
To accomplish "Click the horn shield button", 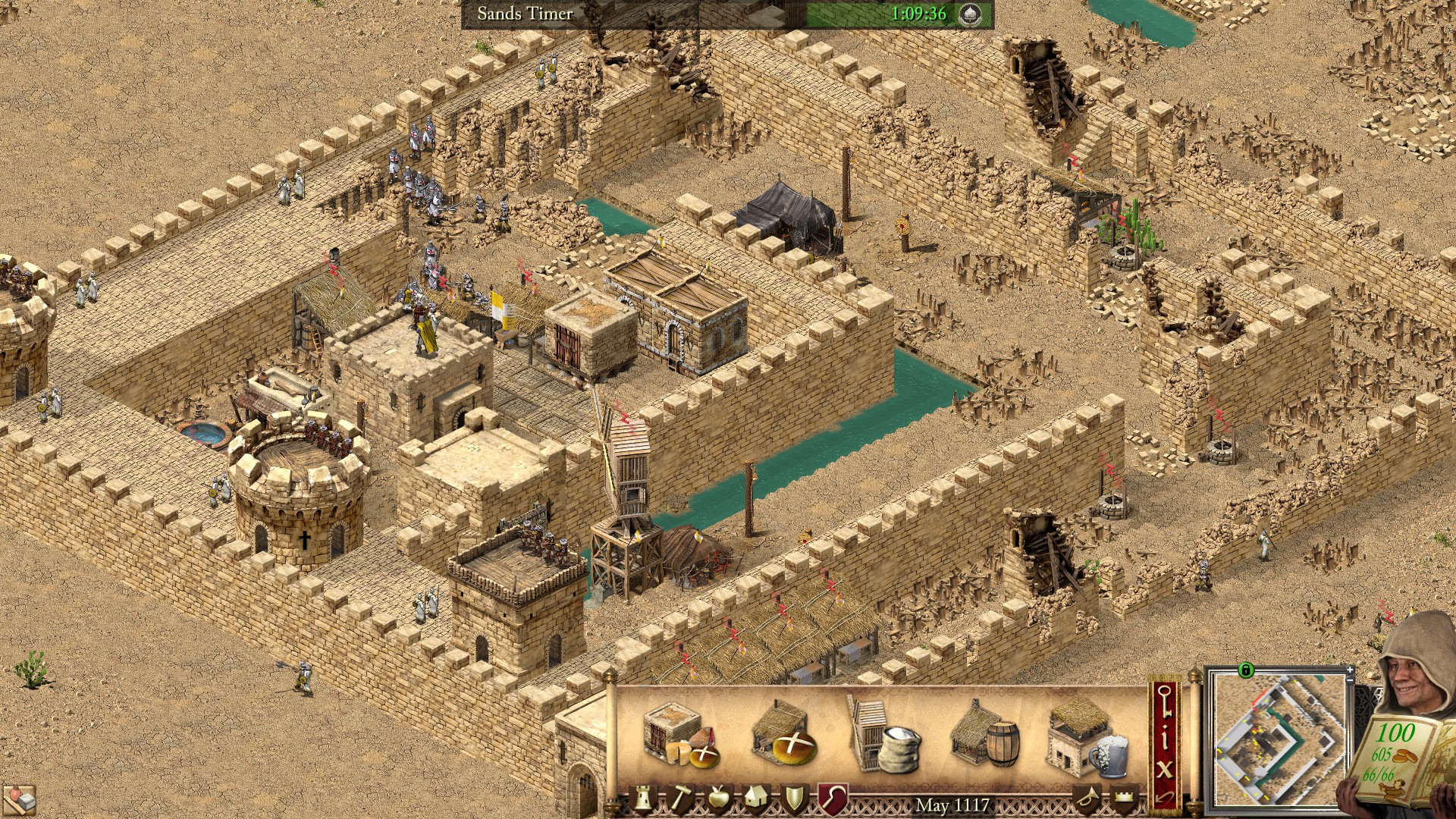I will point(1087,799).
